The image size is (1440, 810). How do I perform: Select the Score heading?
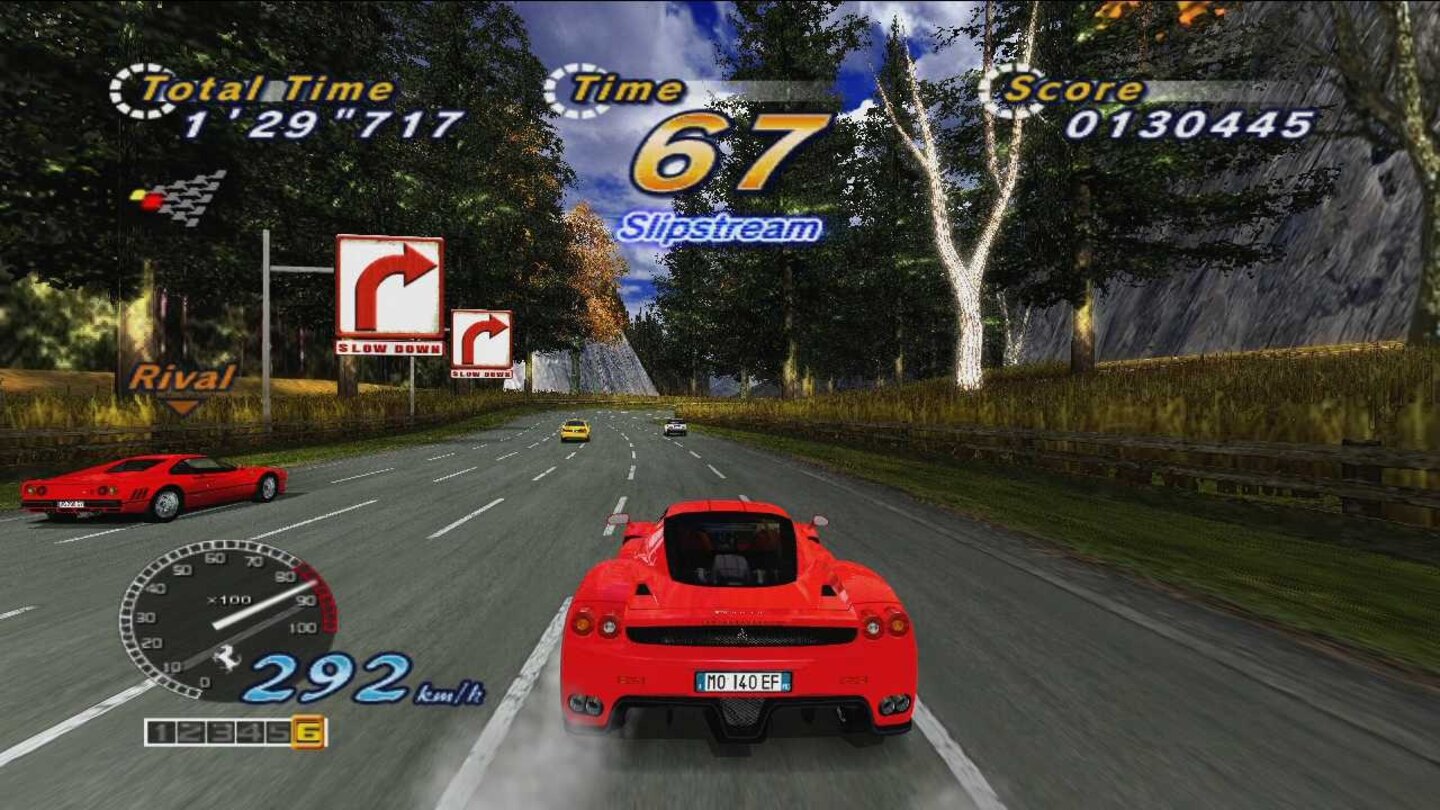(1075, 88)
